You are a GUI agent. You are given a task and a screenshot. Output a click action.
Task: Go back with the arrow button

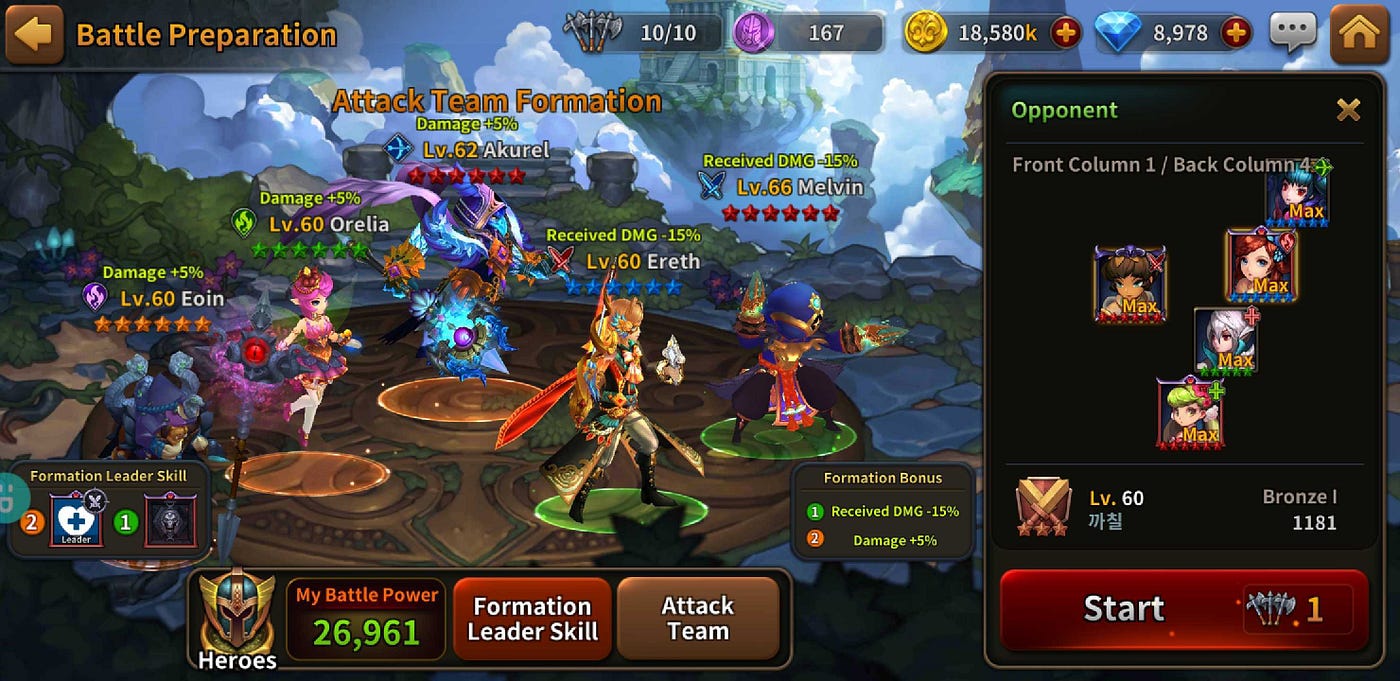click(x=34, y=34)
